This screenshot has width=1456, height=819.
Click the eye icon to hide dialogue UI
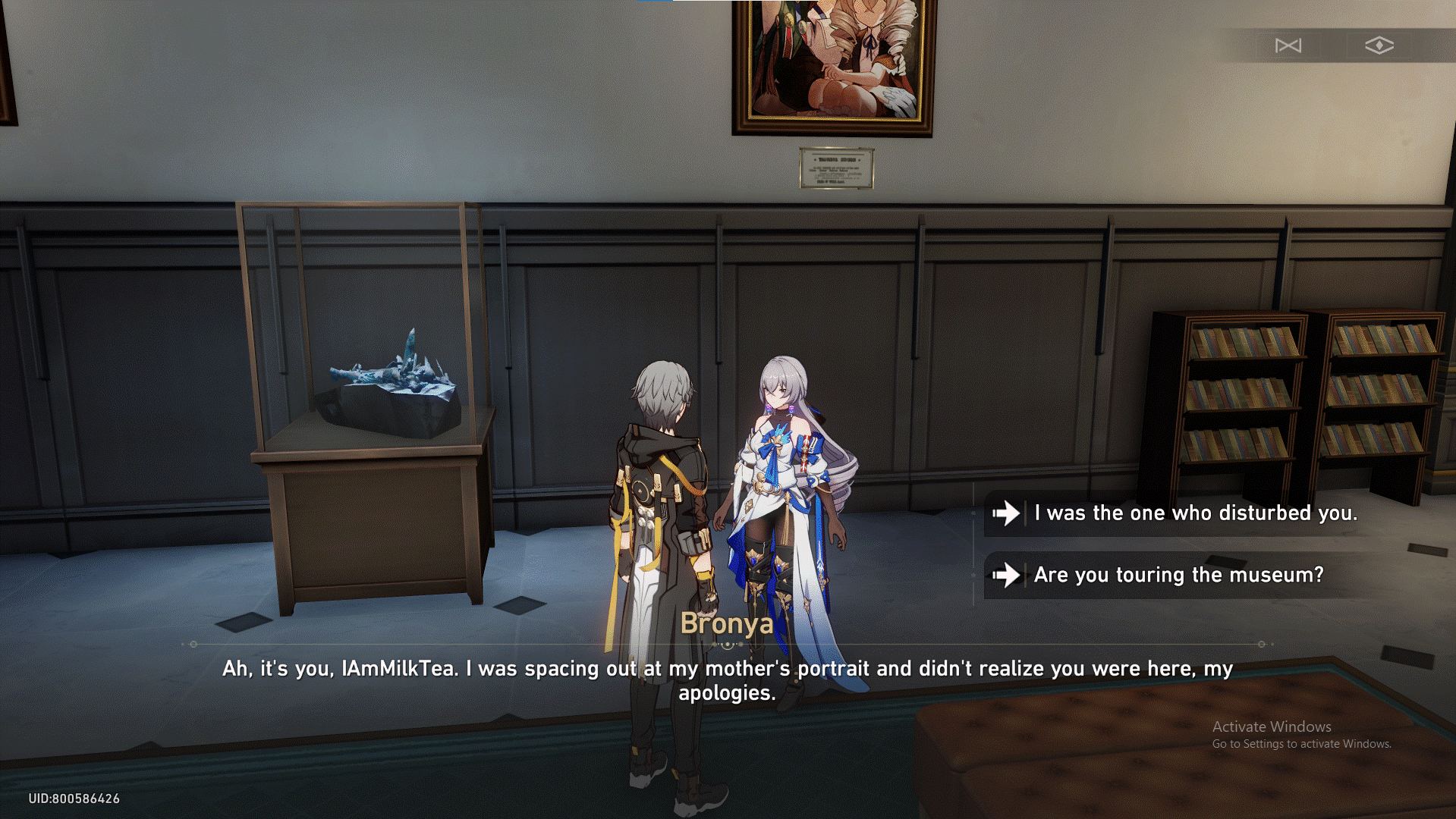pos(1378,45)
